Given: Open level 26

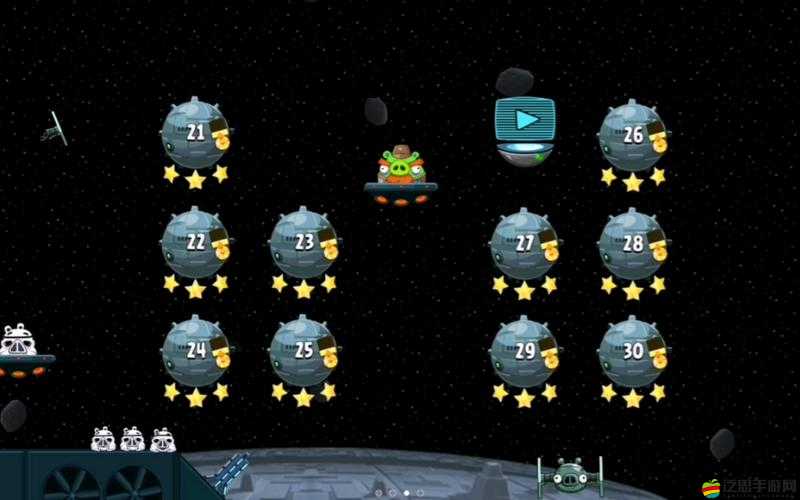Looking at the screenshot, I should point(633,136).
